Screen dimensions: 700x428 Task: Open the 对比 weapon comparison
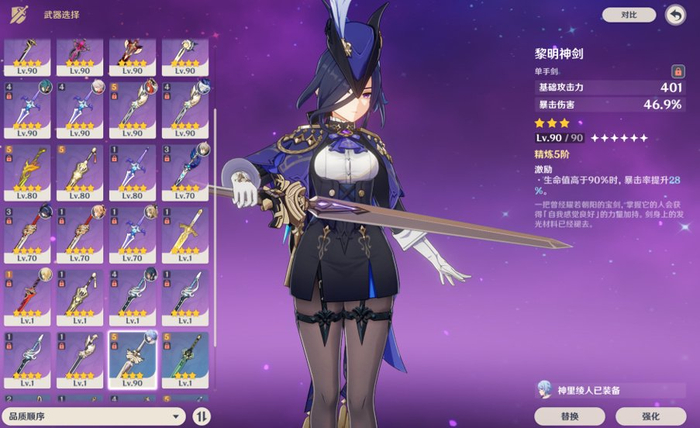coord(629,15)
